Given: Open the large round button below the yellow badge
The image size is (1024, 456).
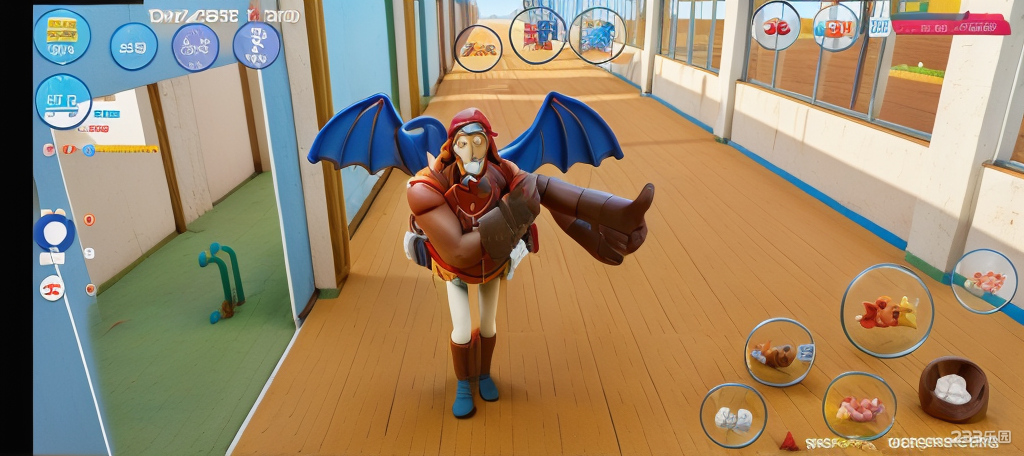Looking at the screenshot, I should click(x=63, y=101).
